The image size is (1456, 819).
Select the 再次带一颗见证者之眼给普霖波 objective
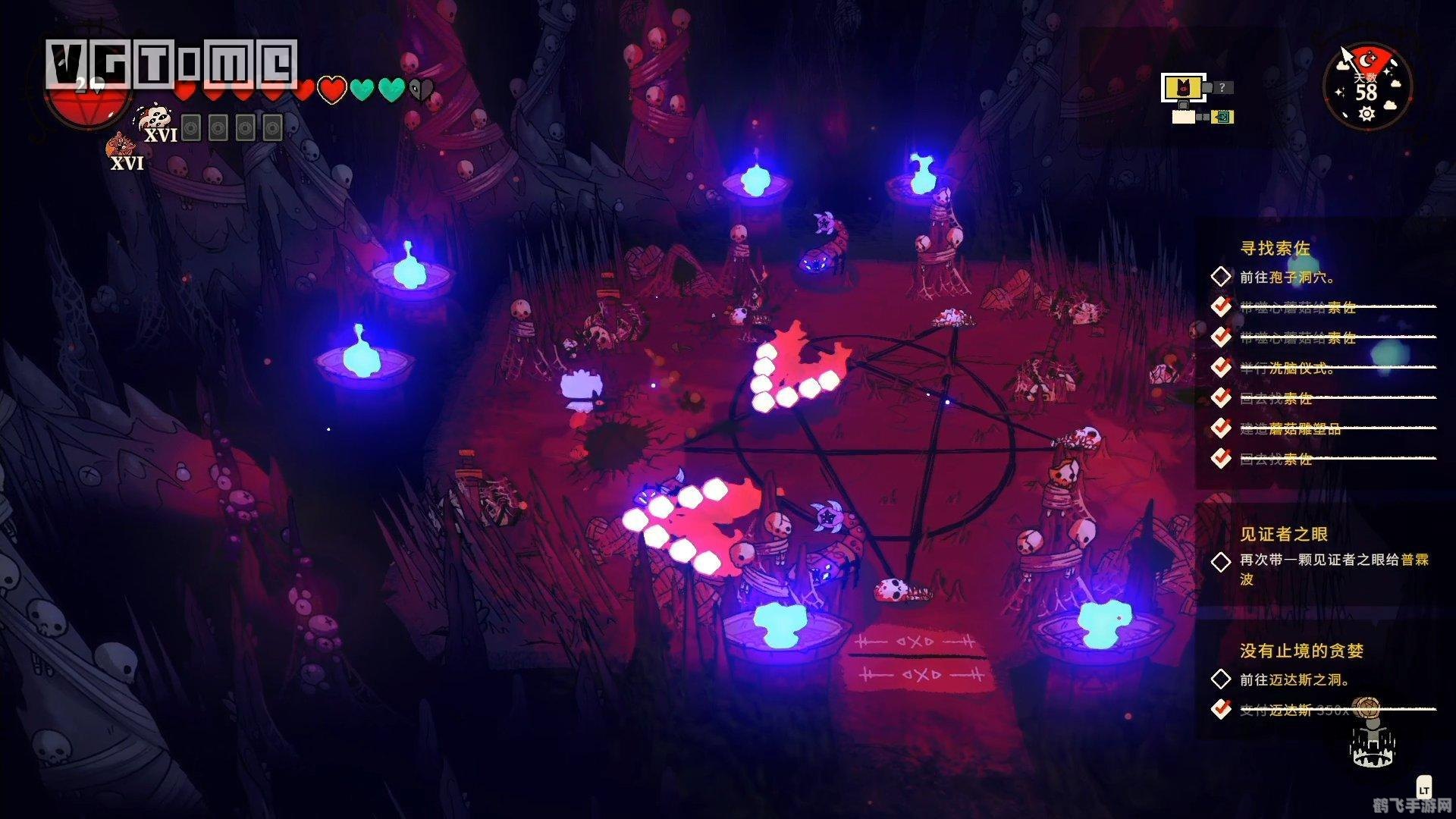pos(1333,561)
